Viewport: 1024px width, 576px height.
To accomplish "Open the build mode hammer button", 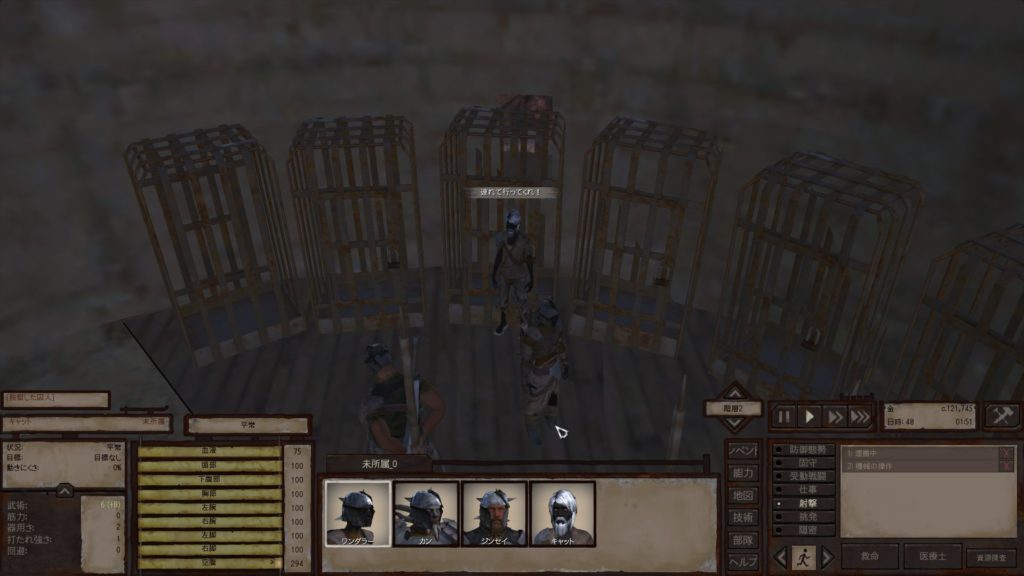I will (x=1001, y=415).
